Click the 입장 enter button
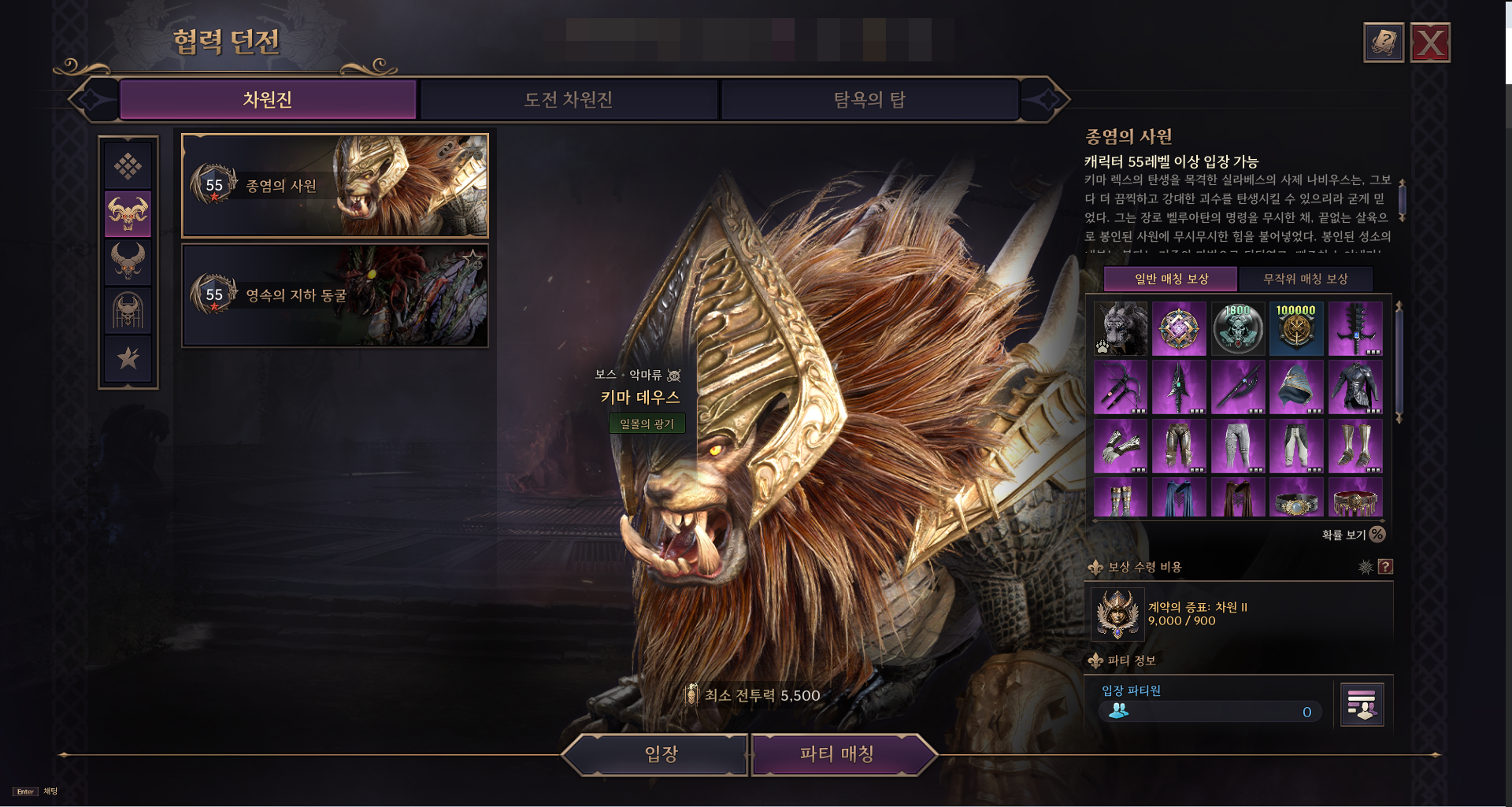 pos(660,754)
